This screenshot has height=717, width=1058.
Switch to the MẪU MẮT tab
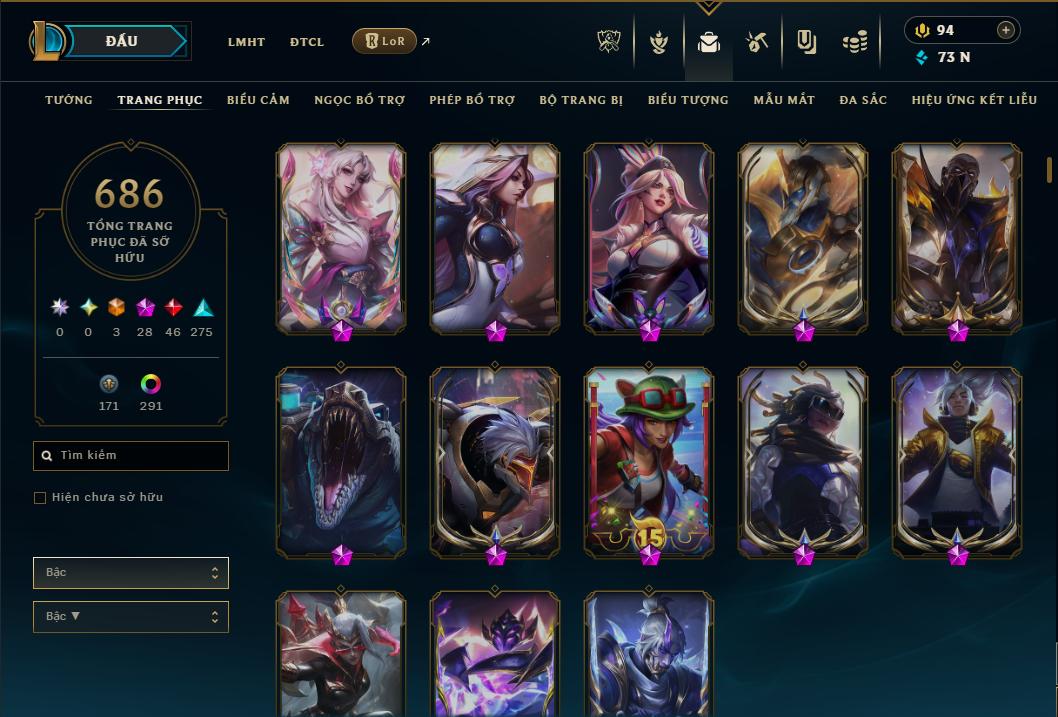pos(784,100)
